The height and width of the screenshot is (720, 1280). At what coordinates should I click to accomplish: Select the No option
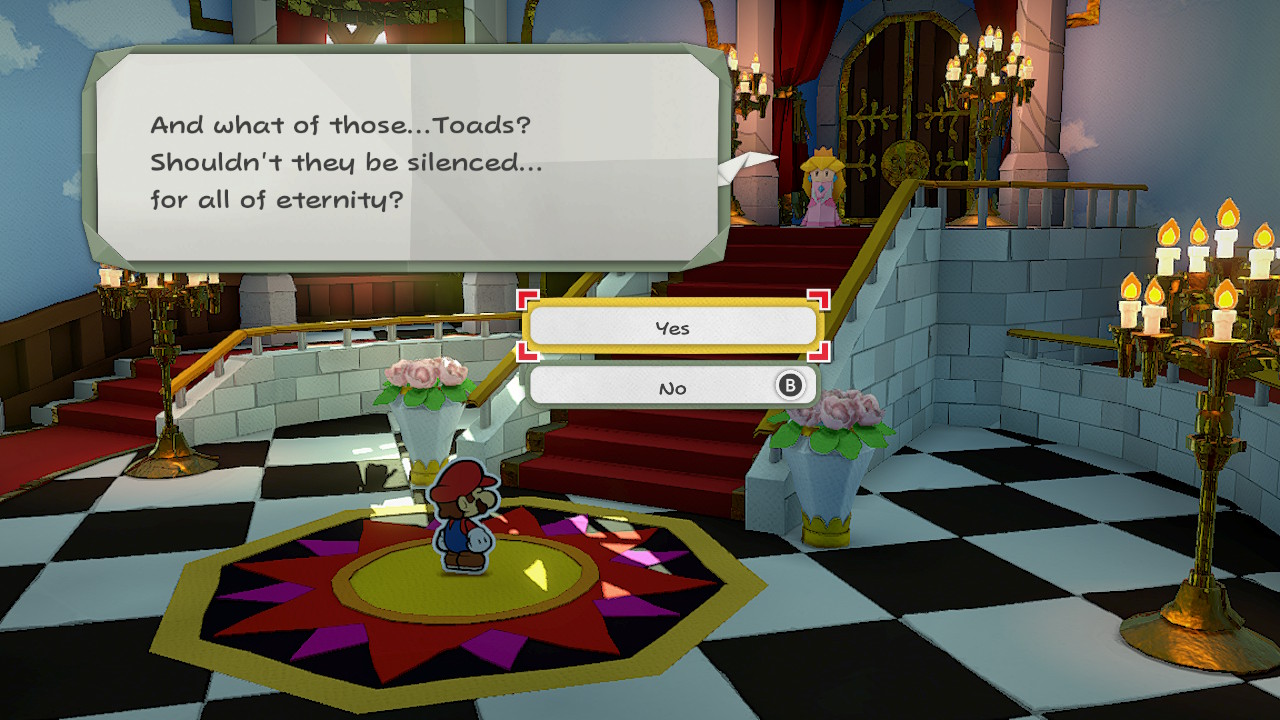click(673, 386)
